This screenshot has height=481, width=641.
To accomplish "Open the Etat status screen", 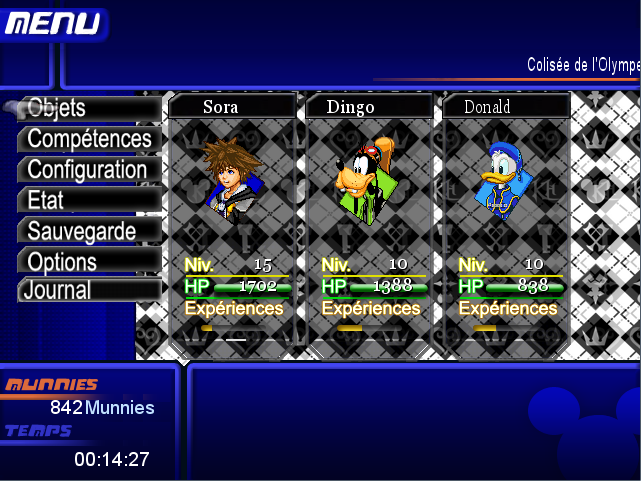I will [87, 200].
